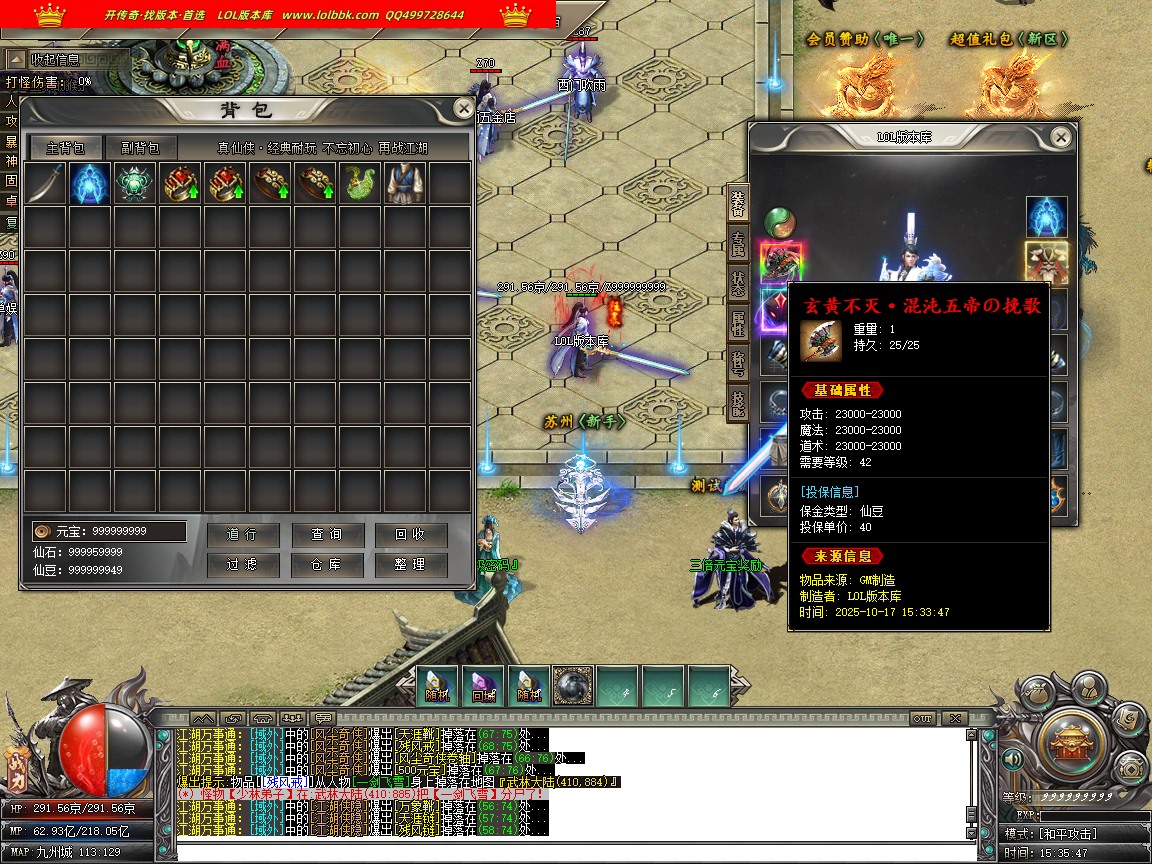1152x864 pixels.
Task: Select the blue robe armor slot
Action: tap(404, 184)
